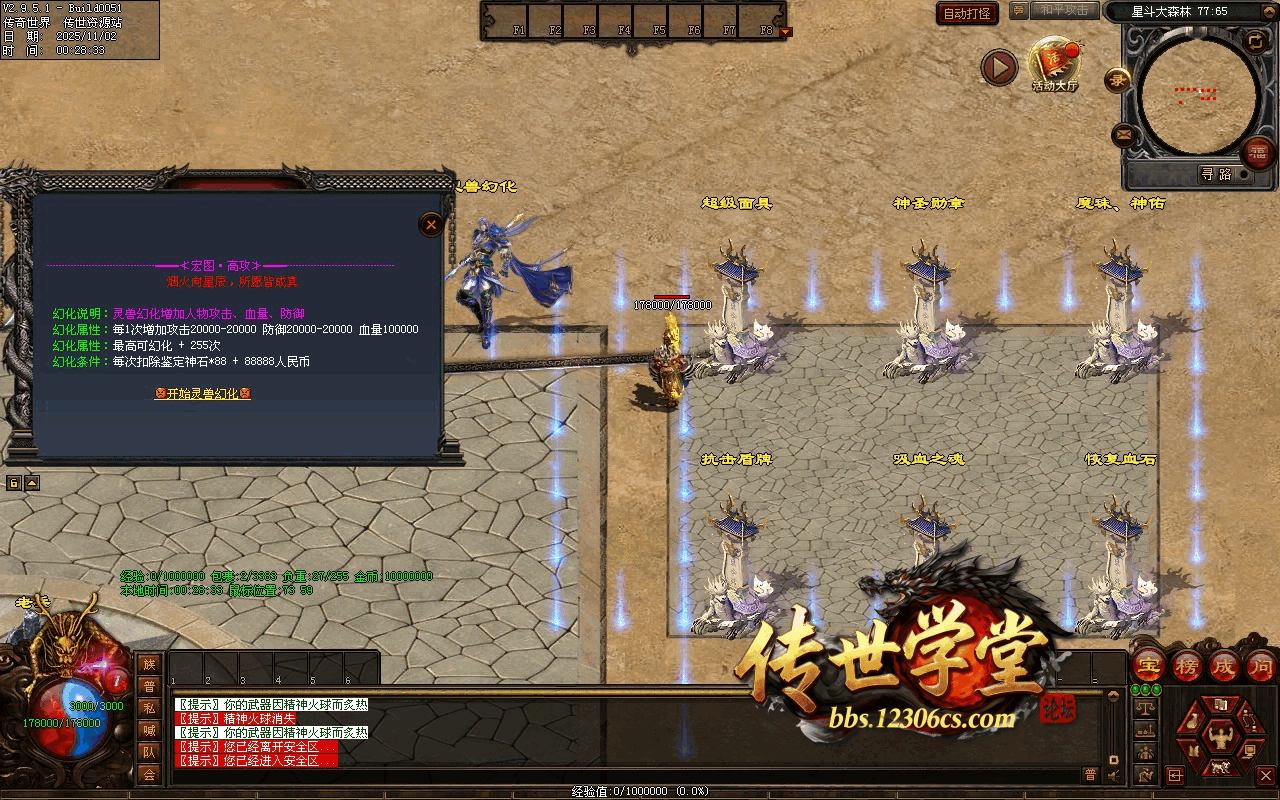Screen dimensions: 1280x800
Task: Open the mail envelope icon
Action: (1124, 134)
